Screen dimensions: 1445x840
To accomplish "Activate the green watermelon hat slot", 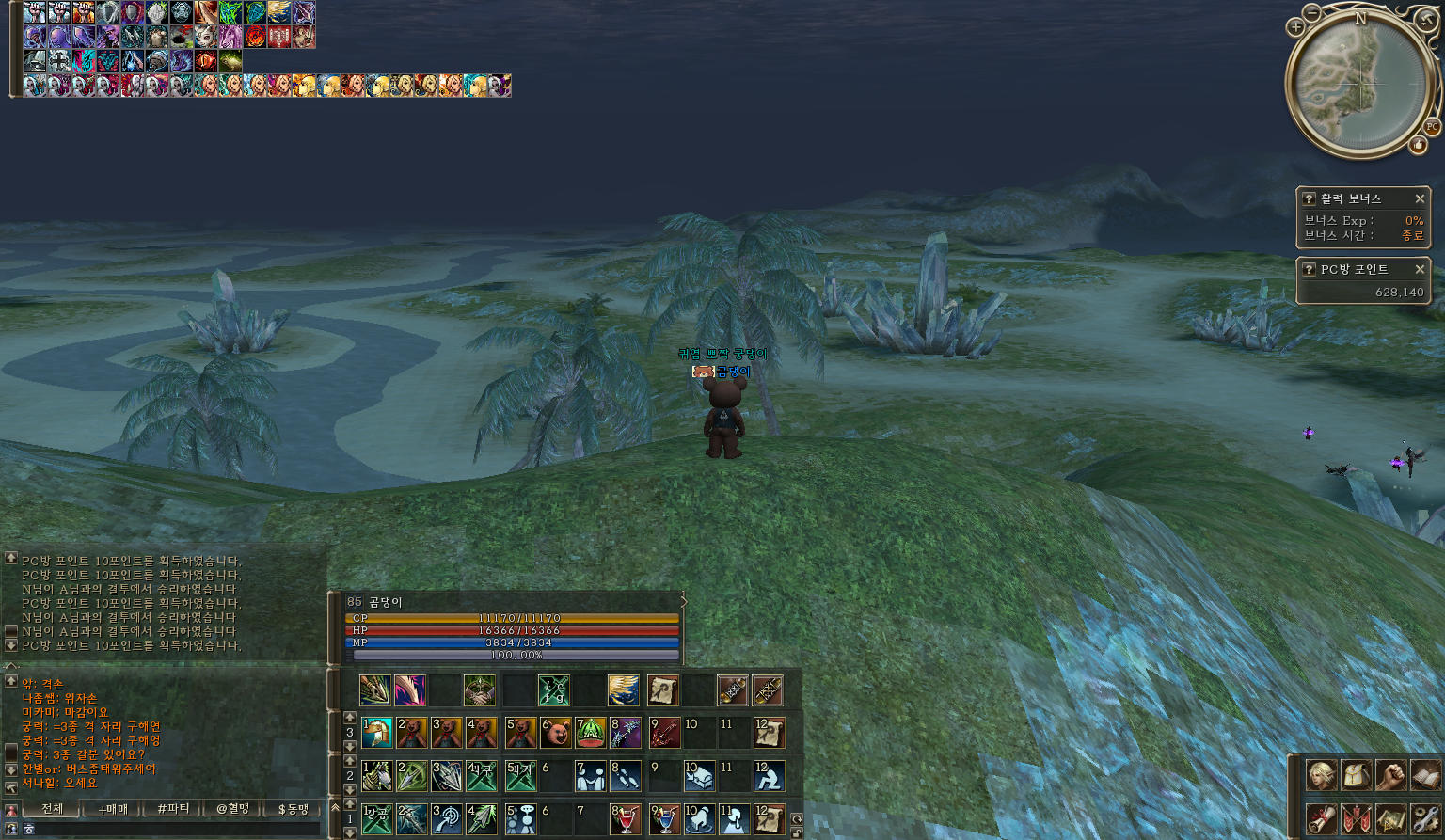I will [591, 733].
